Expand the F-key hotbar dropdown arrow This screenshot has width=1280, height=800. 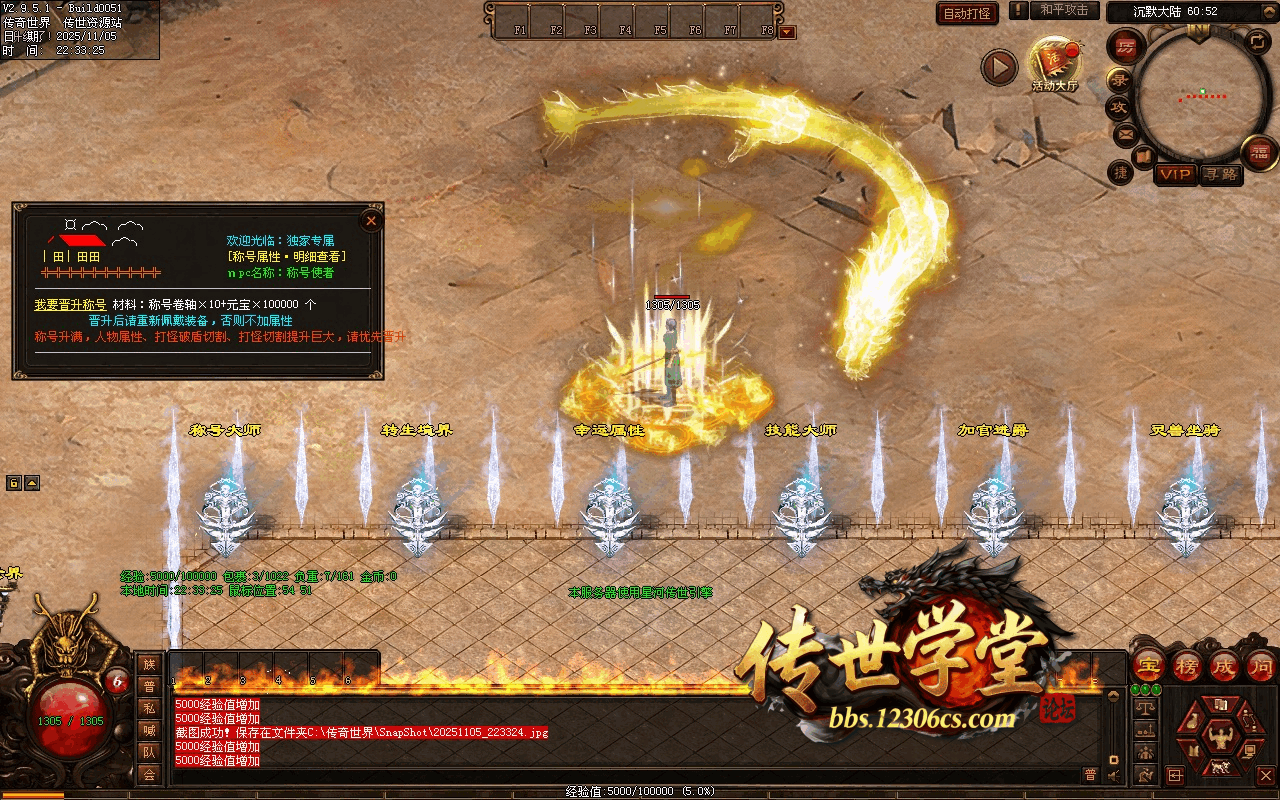pos(787,32)
